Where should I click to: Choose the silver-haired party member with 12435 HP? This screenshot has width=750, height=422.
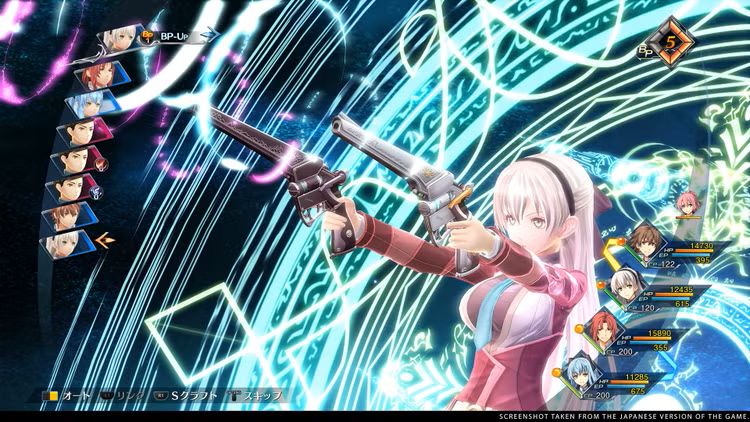coord(625,284)
